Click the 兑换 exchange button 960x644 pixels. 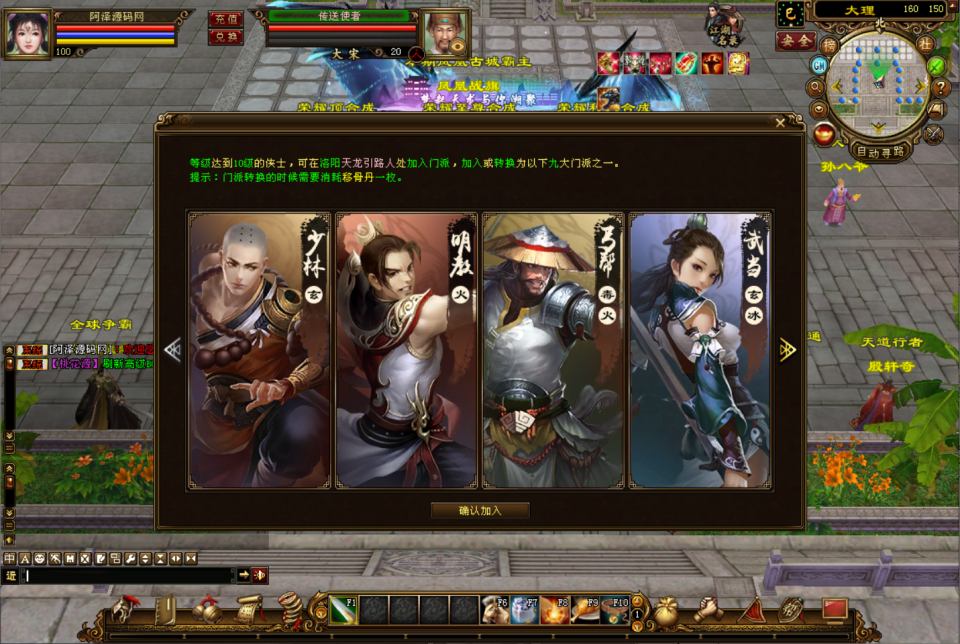tap(225, 36)
